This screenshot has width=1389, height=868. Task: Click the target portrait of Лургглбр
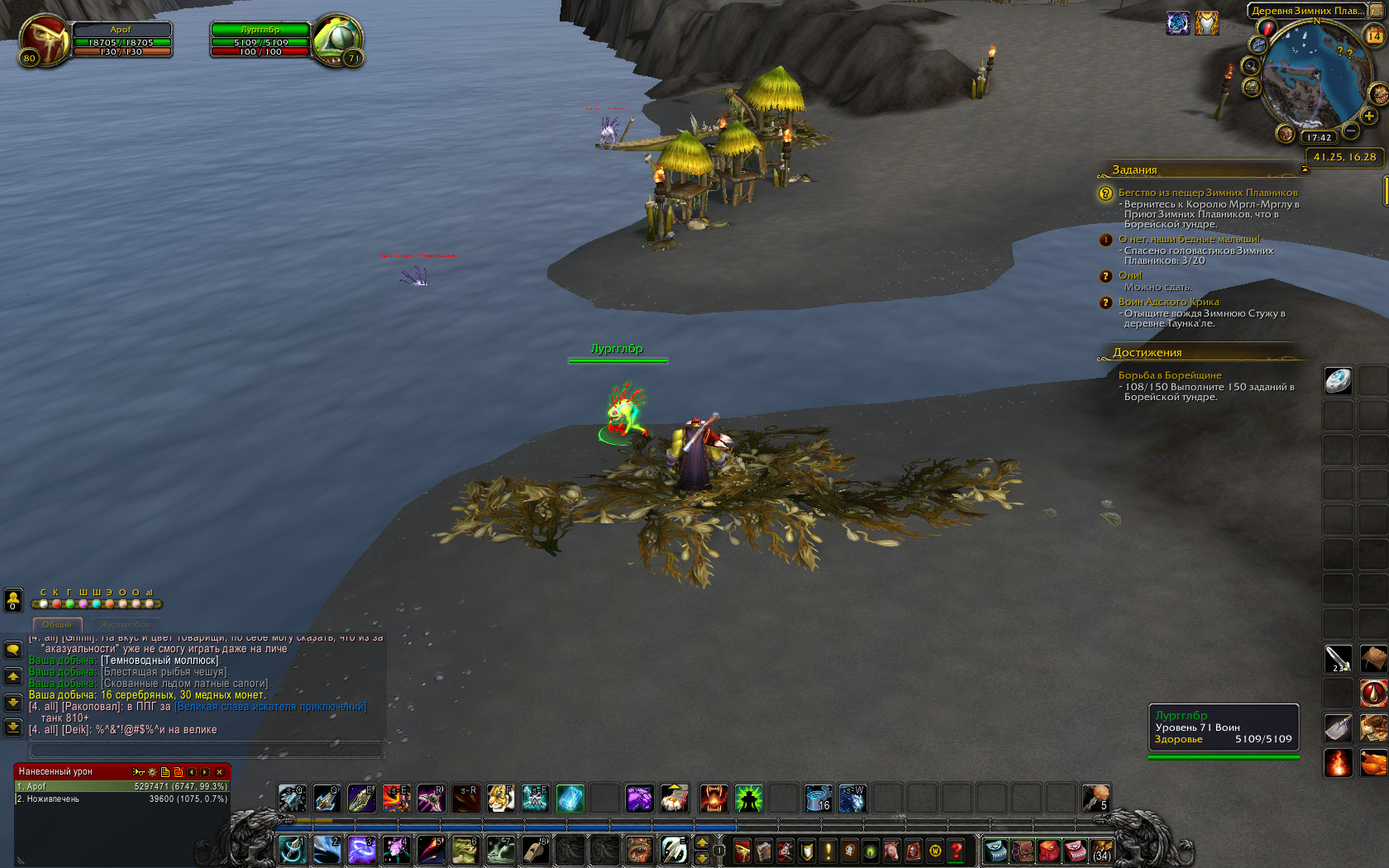337,40
